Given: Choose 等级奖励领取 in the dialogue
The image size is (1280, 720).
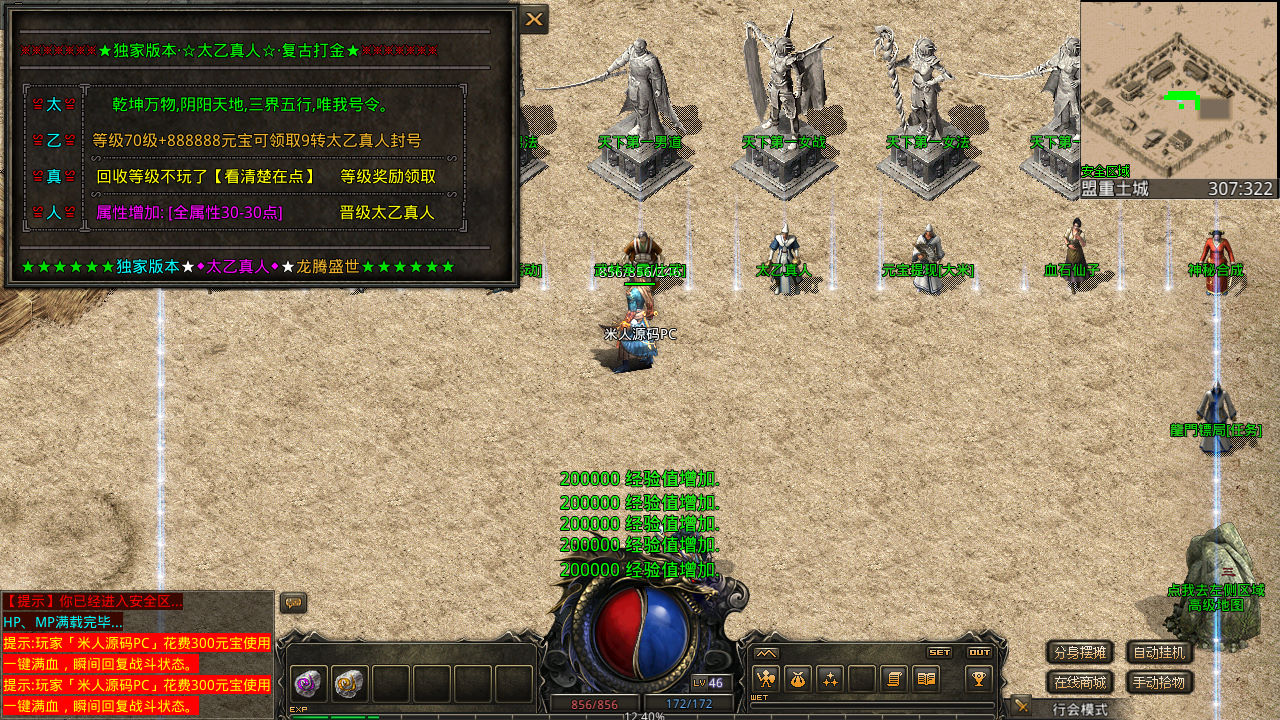Looking at the screenshot, I should coord(388,177).
